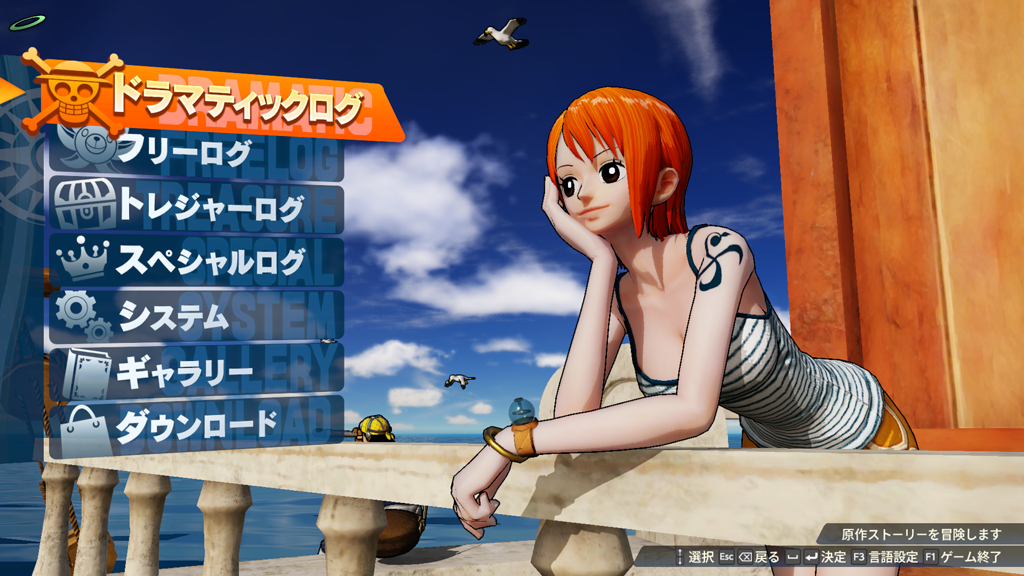1024x576 pixels.
Task: Choose トレジャーログ from the menu
Action: coord(210,208)
